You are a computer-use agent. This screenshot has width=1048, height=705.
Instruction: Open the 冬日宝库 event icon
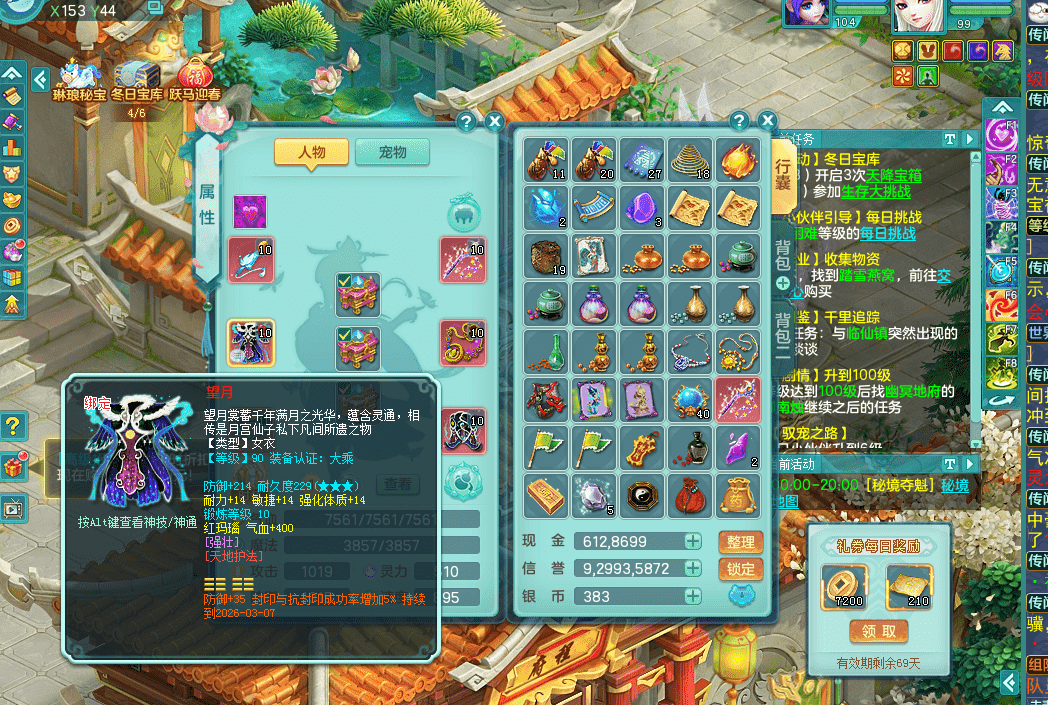(136, 80)
